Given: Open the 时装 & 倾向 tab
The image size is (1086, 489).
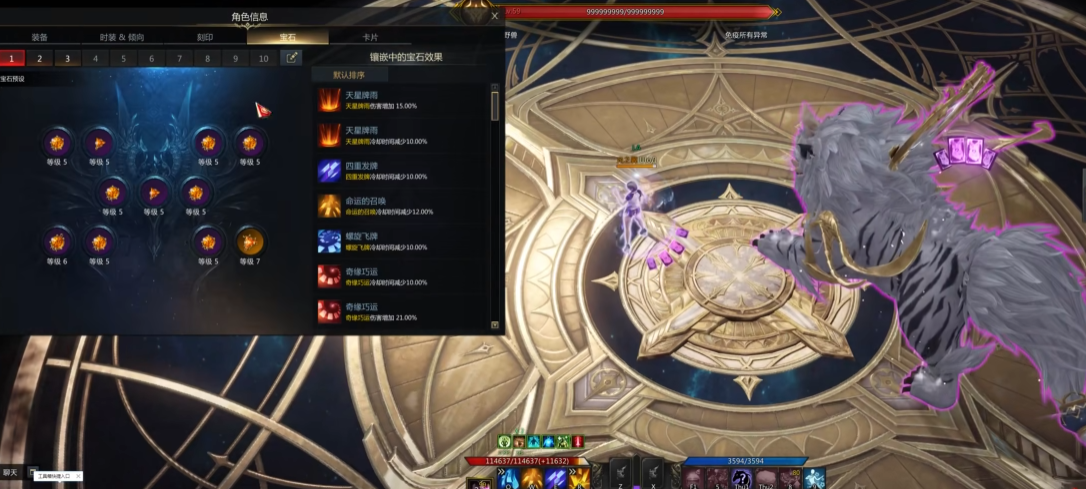Looking at the screenshot, I should (122, 37).
